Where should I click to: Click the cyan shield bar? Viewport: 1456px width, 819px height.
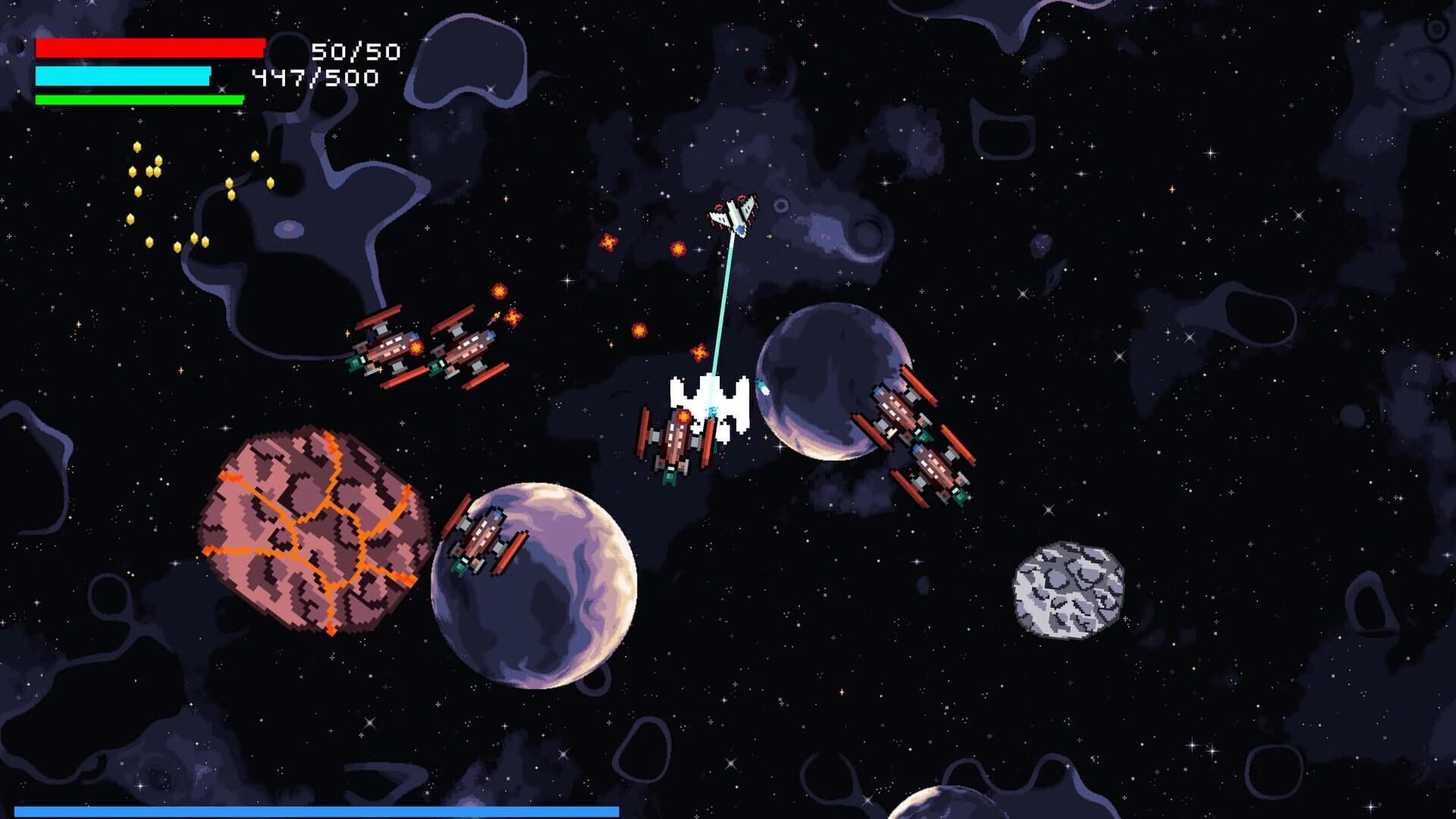pos(125,75)
